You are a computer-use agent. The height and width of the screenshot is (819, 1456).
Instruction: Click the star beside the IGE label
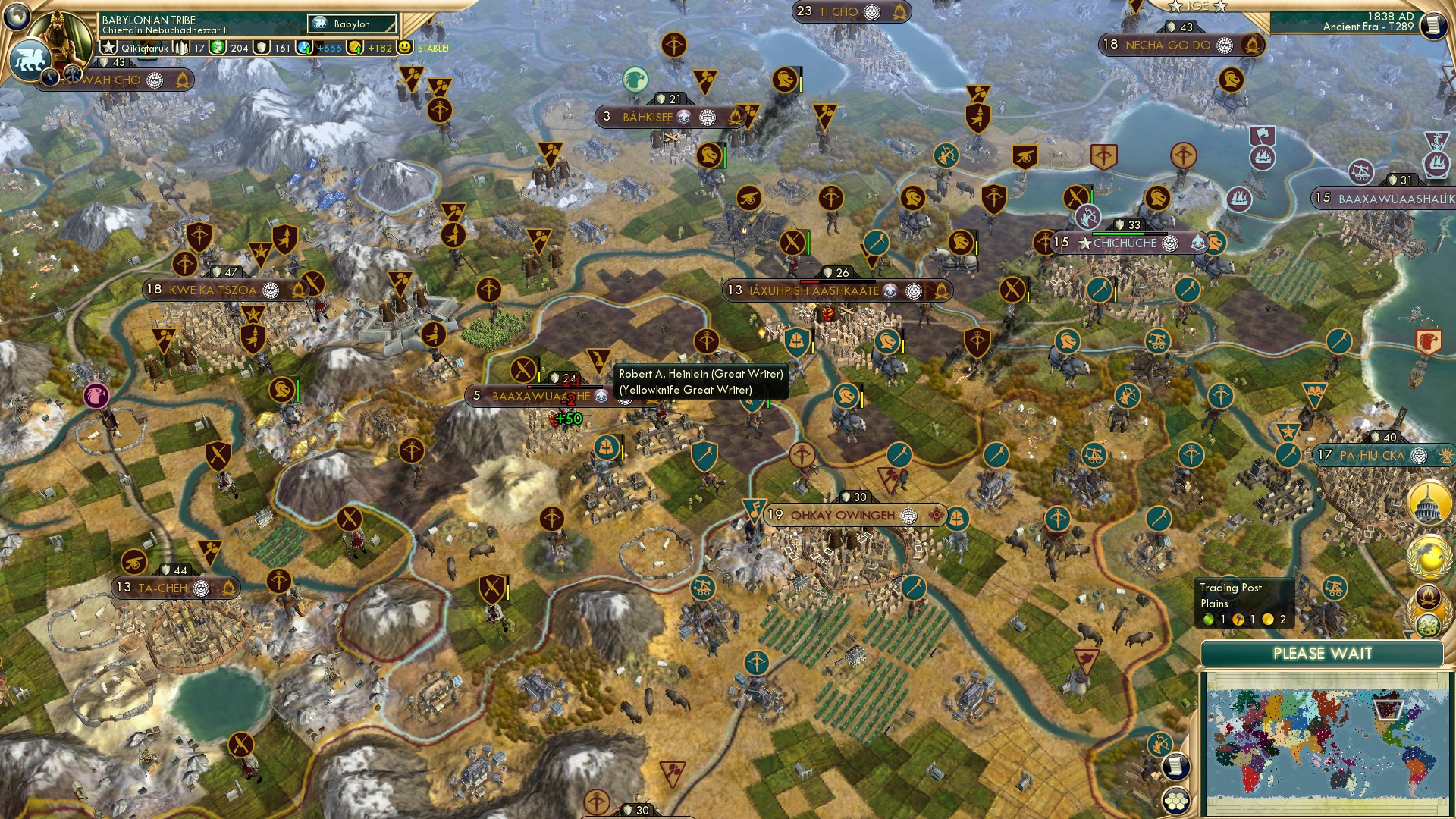click(x=1176, y=6)
